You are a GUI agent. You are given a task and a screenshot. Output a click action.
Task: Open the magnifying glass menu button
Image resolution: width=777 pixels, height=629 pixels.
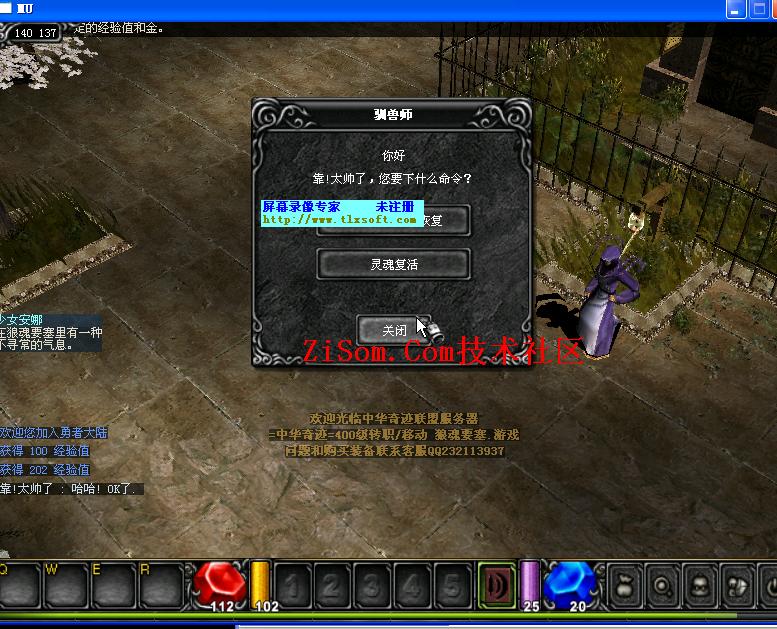662,584
